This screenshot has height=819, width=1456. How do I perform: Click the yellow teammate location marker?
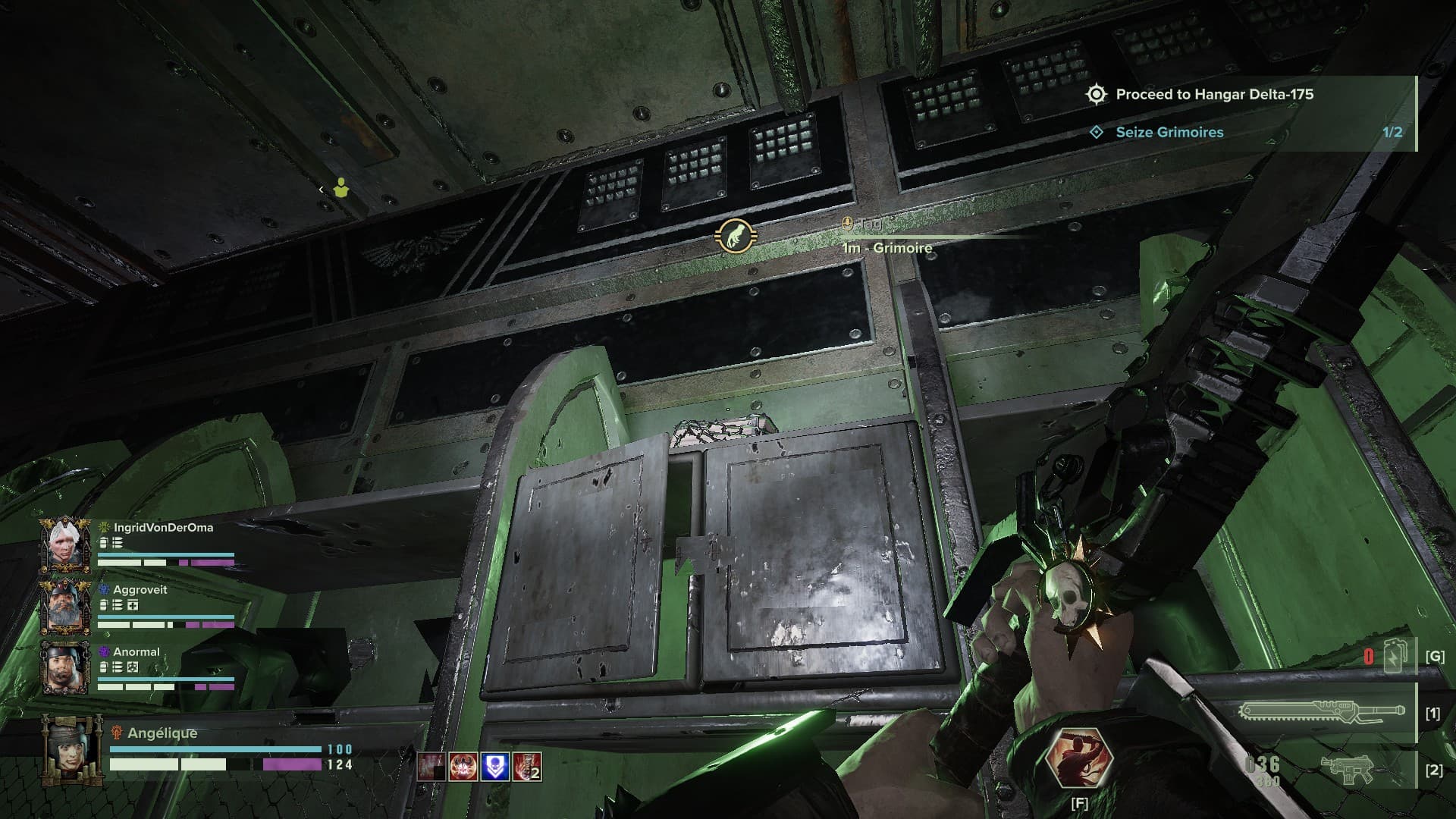341,187
